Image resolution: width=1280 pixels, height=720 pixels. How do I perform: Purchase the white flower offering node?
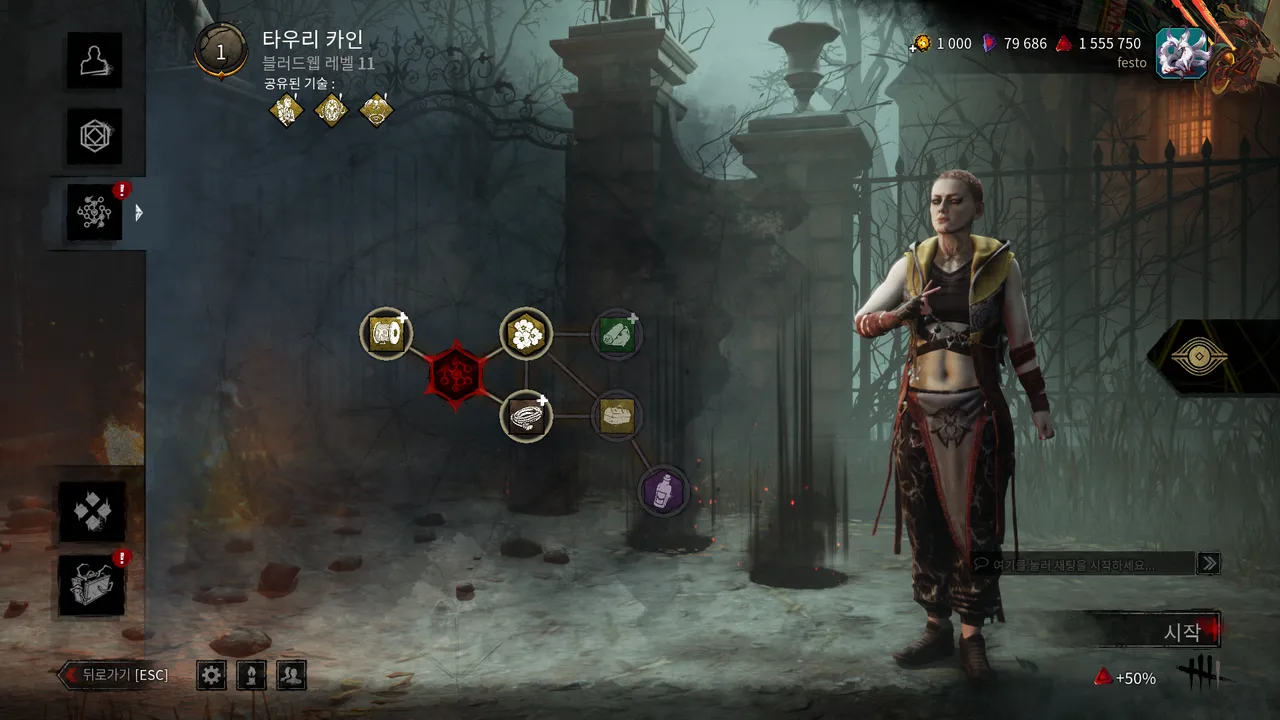(x=526, y=334)
